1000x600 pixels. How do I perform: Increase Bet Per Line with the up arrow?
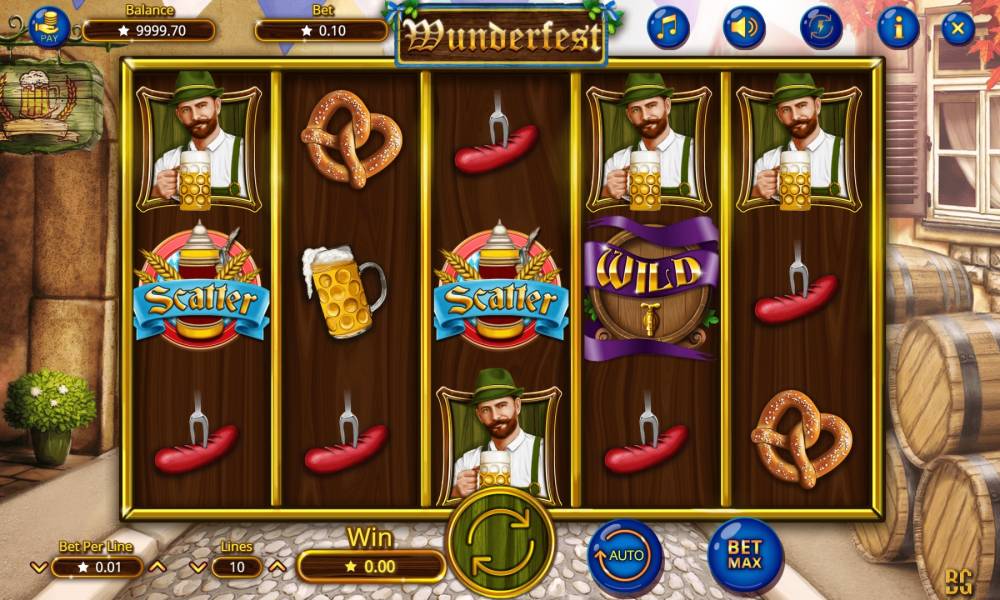pyautogui.click(x=157, y=567)
